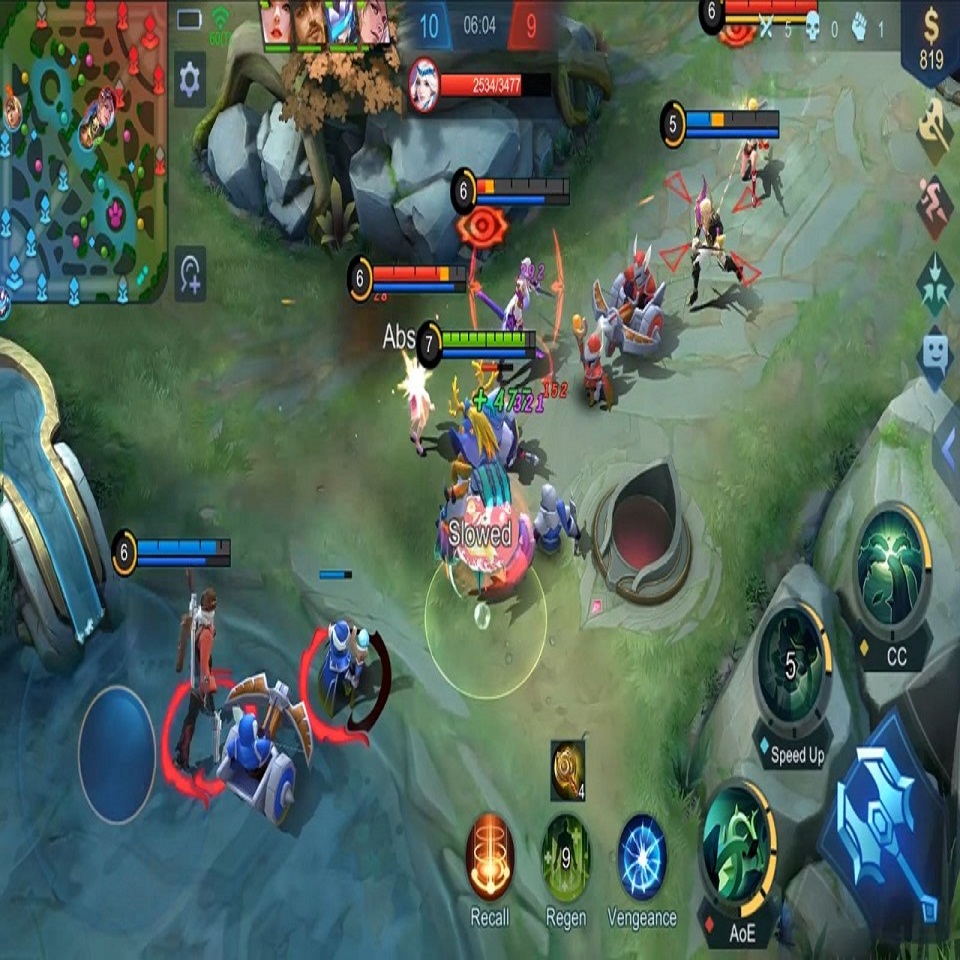Select the bearded teammate portrait

click(x=311, y=24)
